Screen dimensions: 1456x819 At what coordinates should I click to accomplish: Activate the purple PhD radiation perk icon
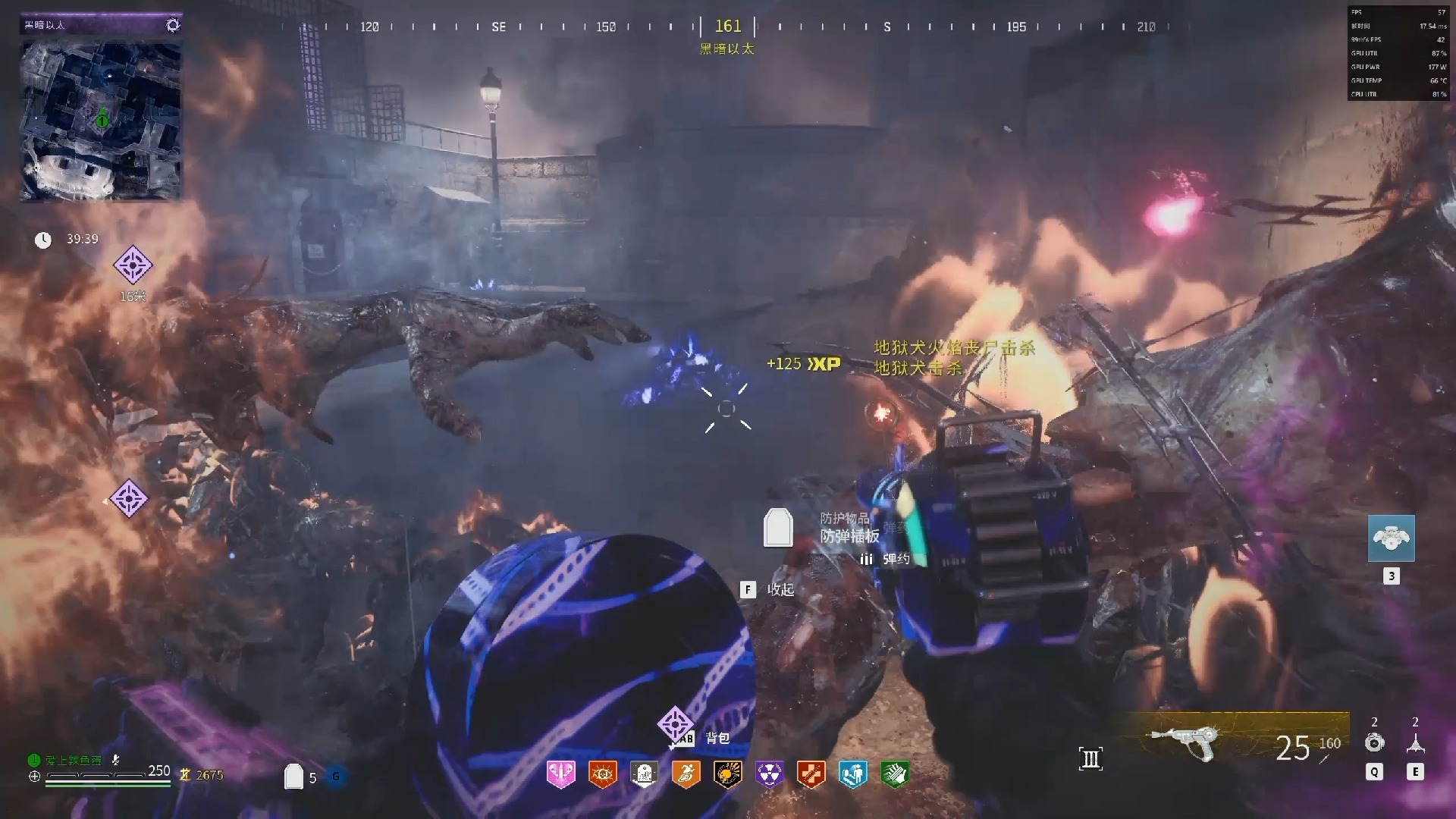770,774
